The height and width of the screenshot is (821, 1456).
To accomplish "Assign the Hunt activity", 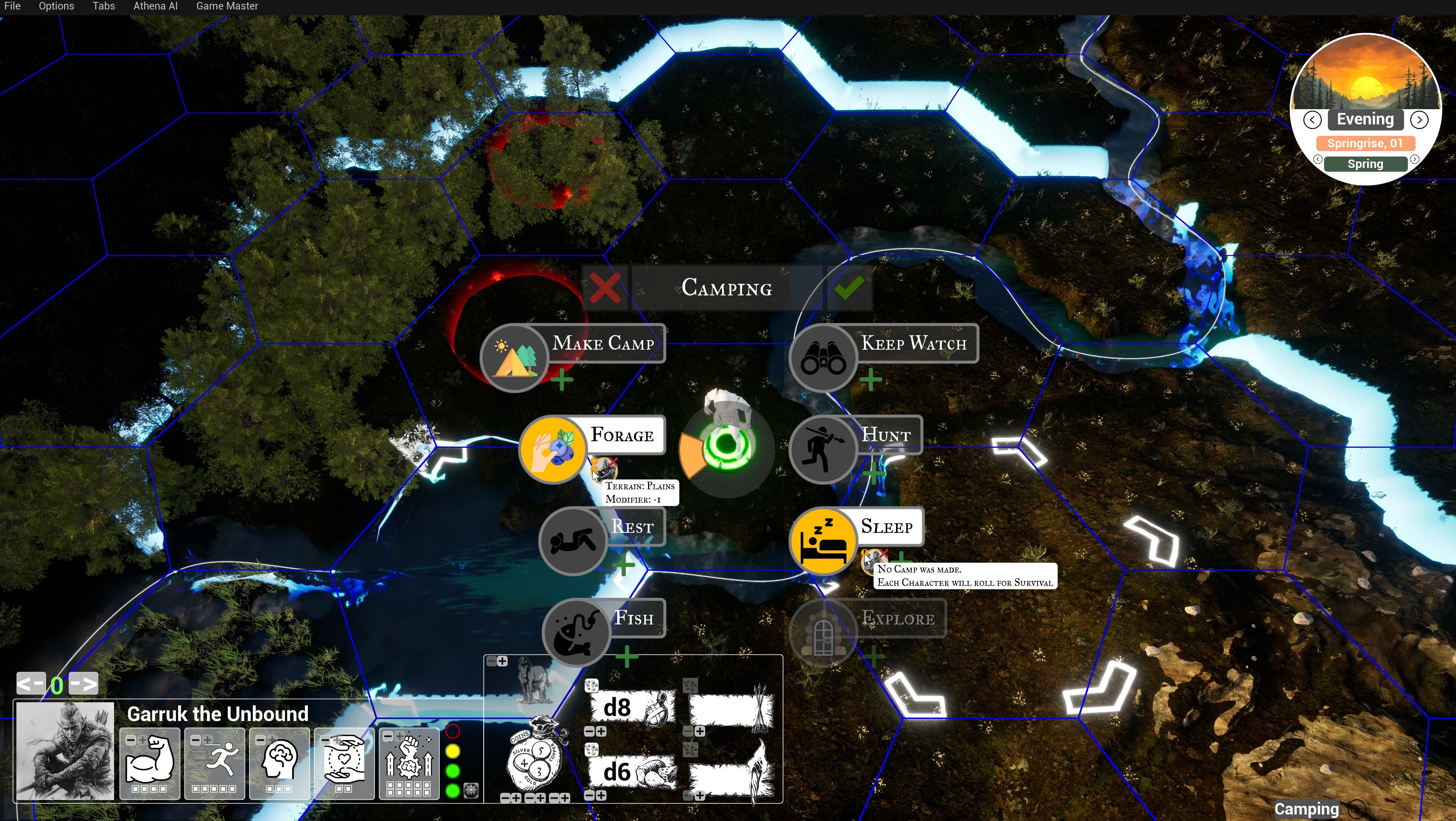I will [x=823, y=450].
